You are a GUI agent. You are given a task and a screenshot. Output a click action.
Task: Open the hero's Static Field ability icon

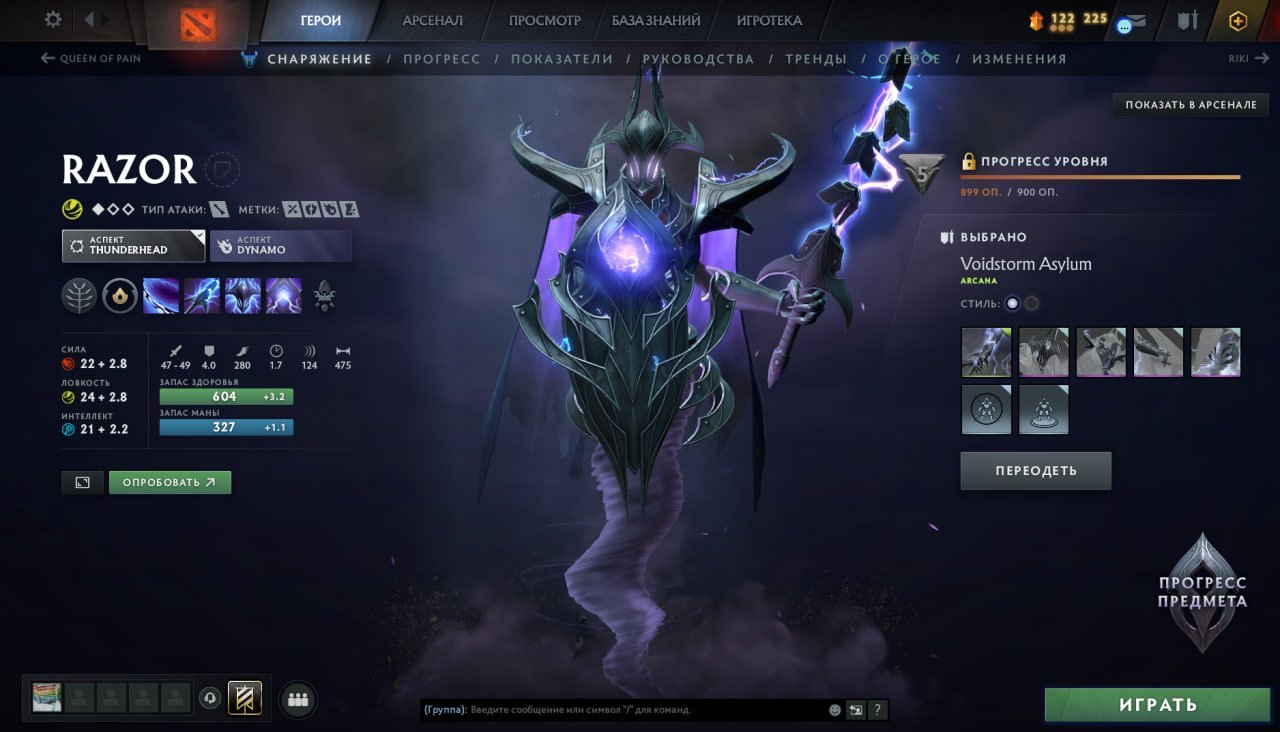pos(243,295)
